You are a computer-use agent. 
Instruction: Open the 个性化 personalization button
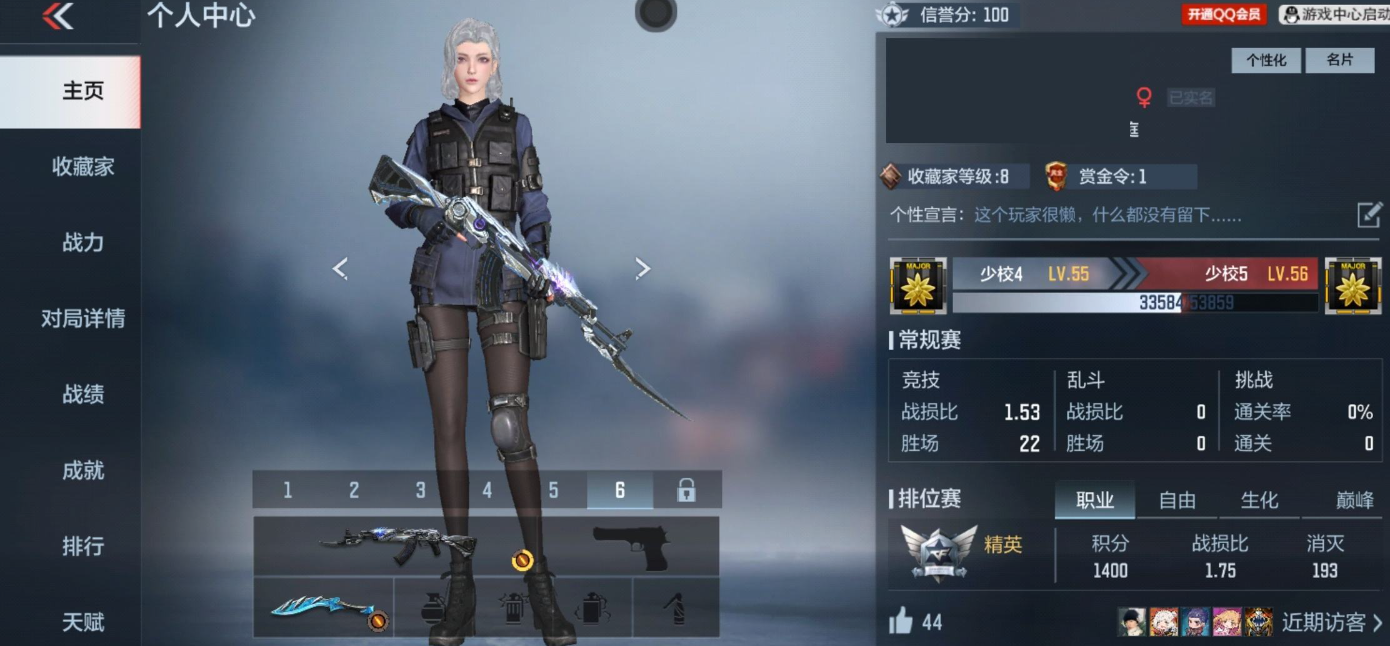coord(1266,60)
